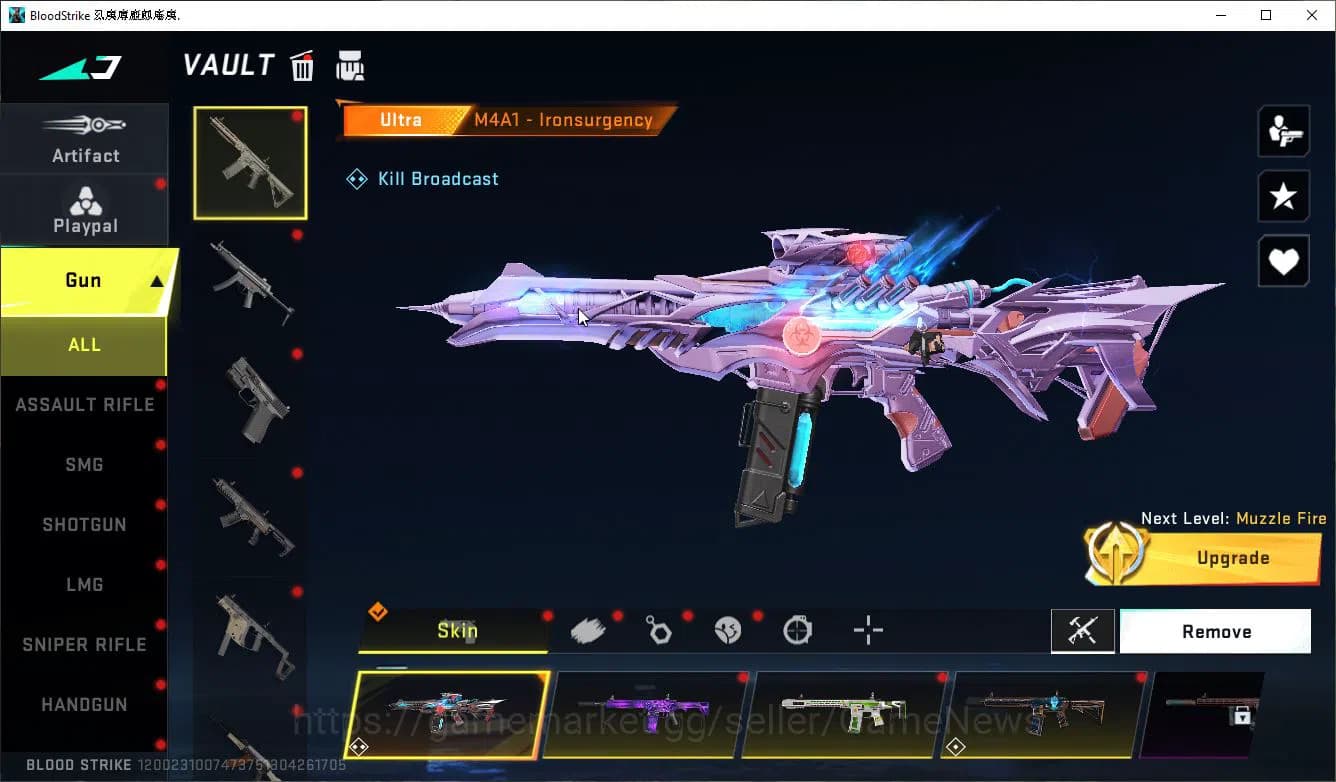The width and height of the screenshot is (1336, 782).
Task: Select the gun charm attachment tab
Action: tap(658, 630)
